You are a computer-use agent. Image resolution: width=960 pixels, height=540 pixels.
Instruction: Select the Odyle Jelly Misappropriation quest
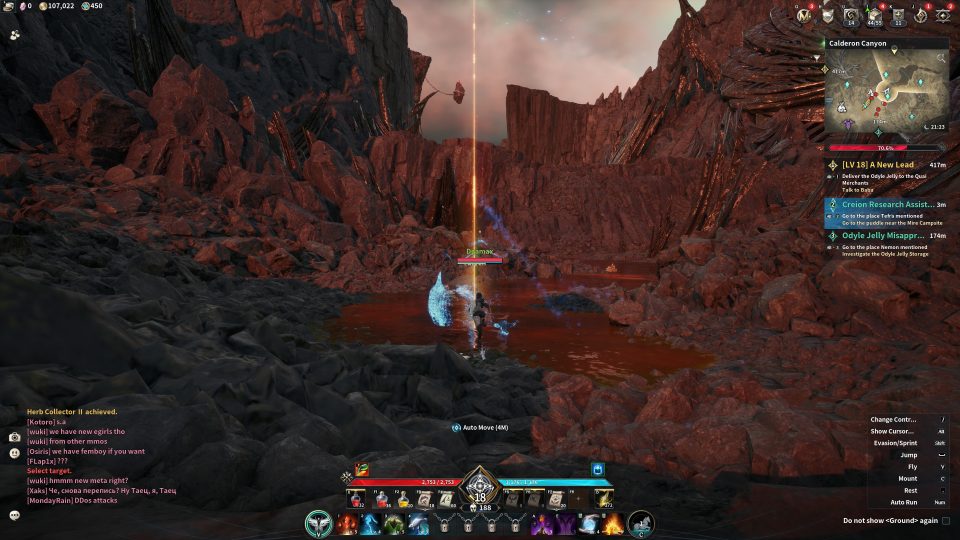click(x=884, y=236)
